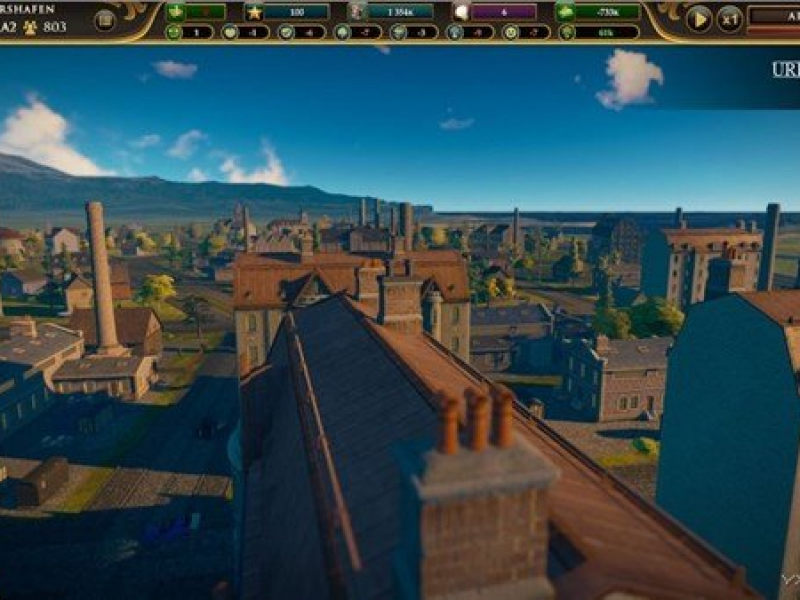Select the gold star indicator icon
The width and height of the screenshot is (800, 600).
254,12
